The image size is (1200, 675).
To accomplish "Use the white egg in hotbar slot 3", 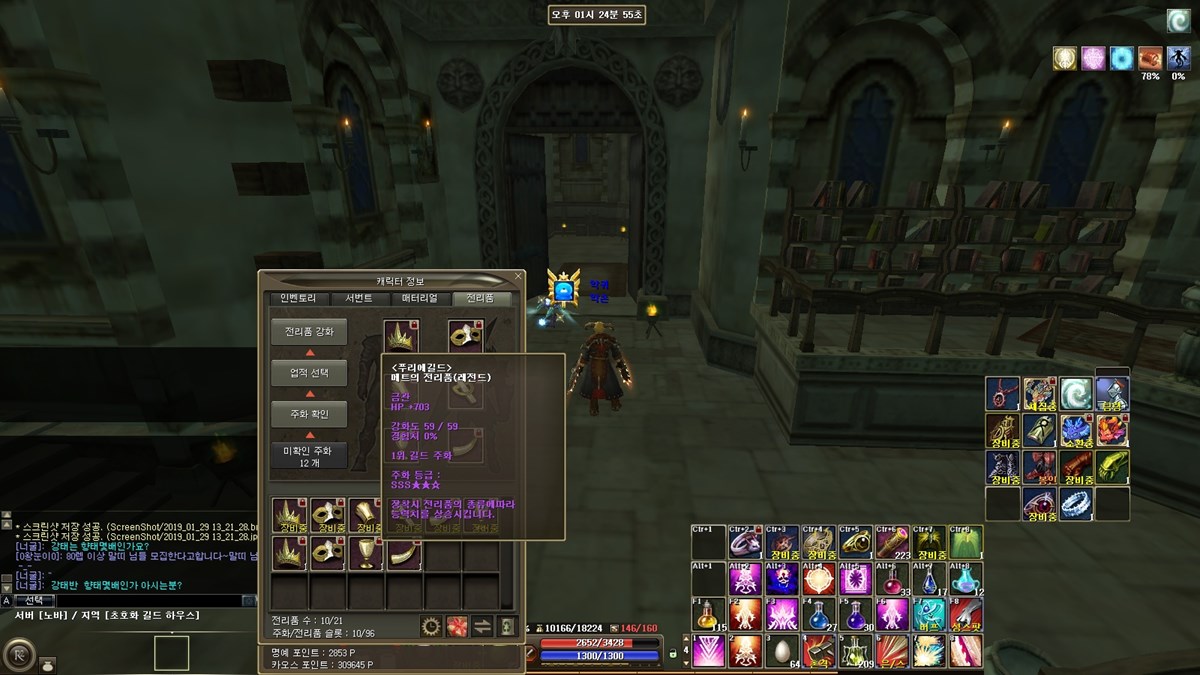I will 782,650.
